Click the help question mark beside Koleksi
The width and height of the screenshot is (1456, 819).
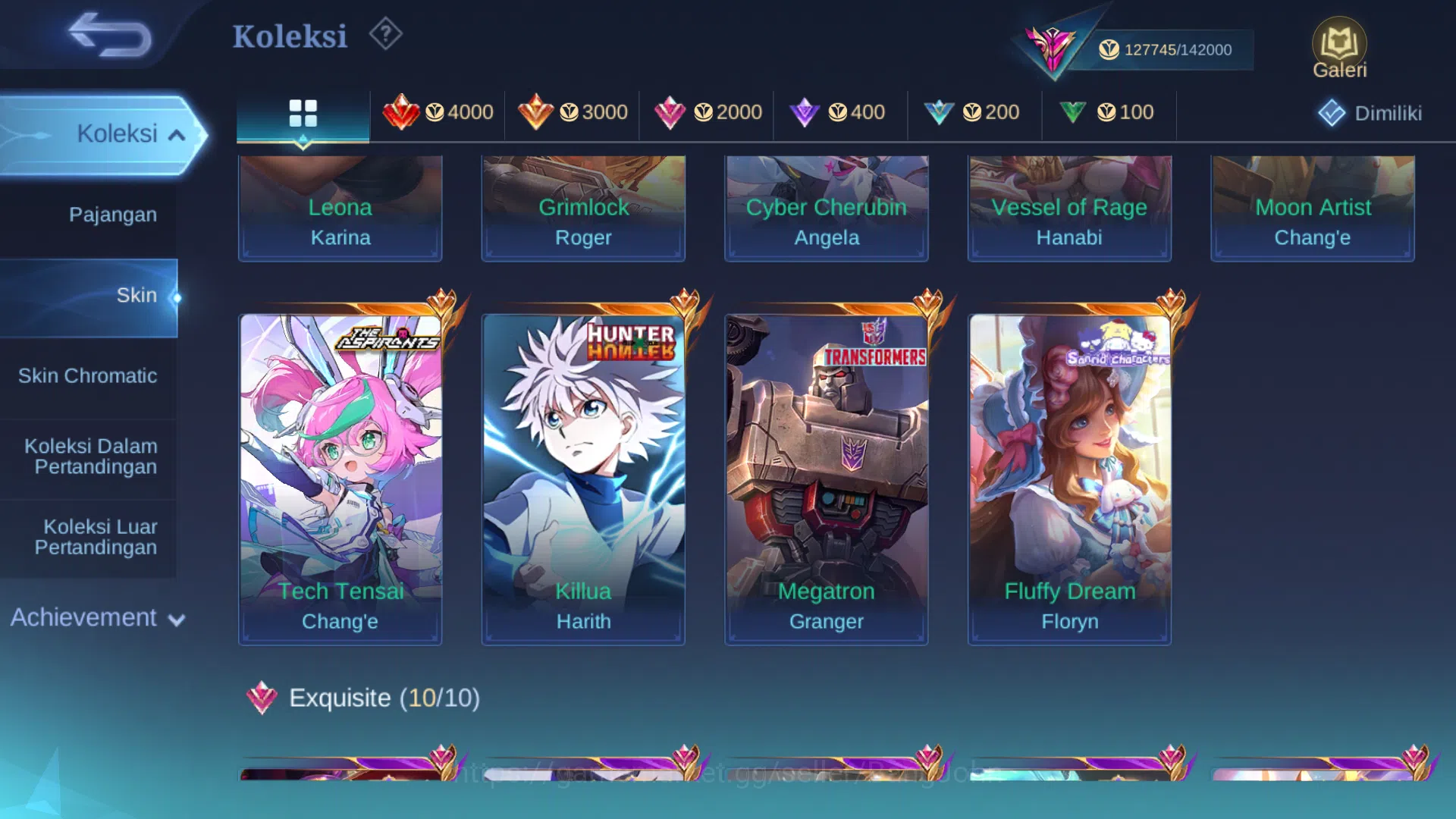tap(385, 33)
